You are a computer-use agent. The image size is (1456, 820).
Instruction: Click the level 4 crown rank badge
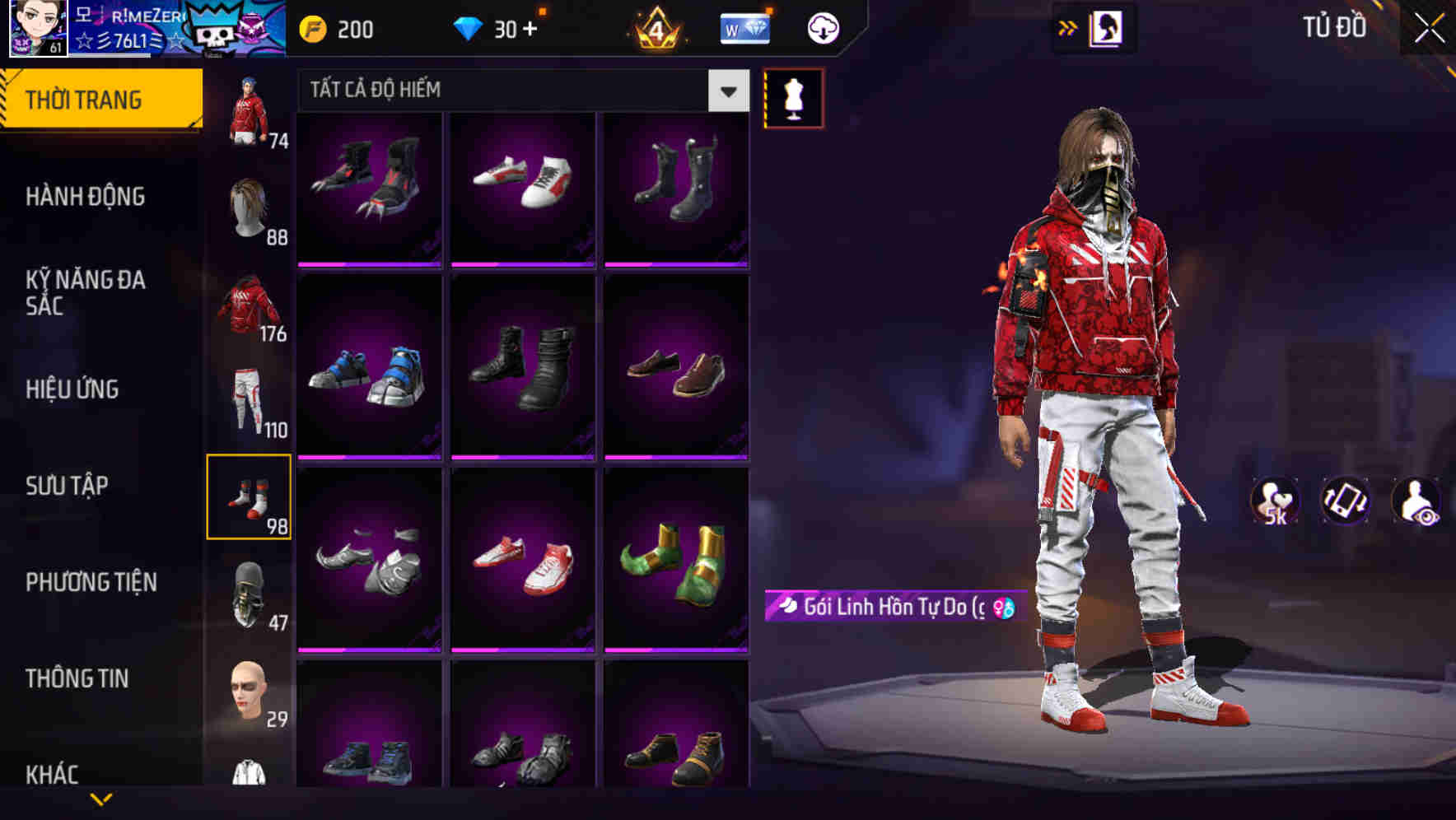click(655, 27)
